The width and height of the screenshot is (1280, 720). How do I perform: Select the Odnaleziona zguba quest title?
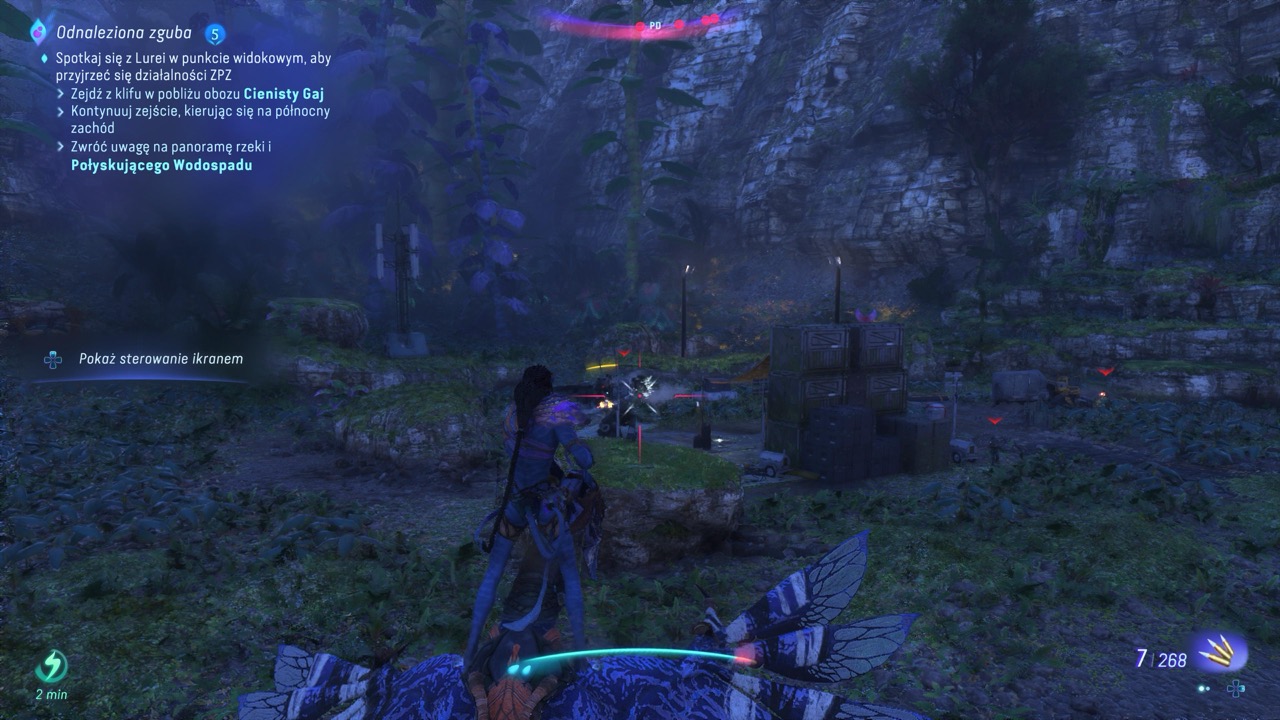pos(125,33)
